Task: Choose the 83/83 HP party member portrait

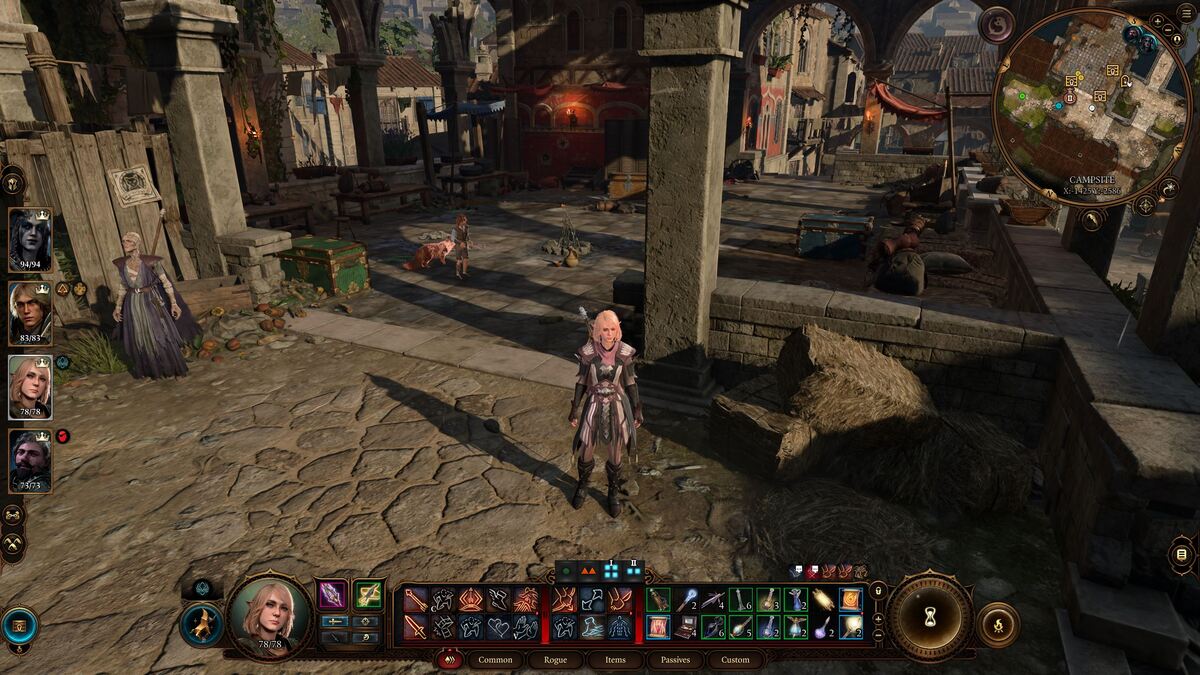Action: (x=30, y=313)
